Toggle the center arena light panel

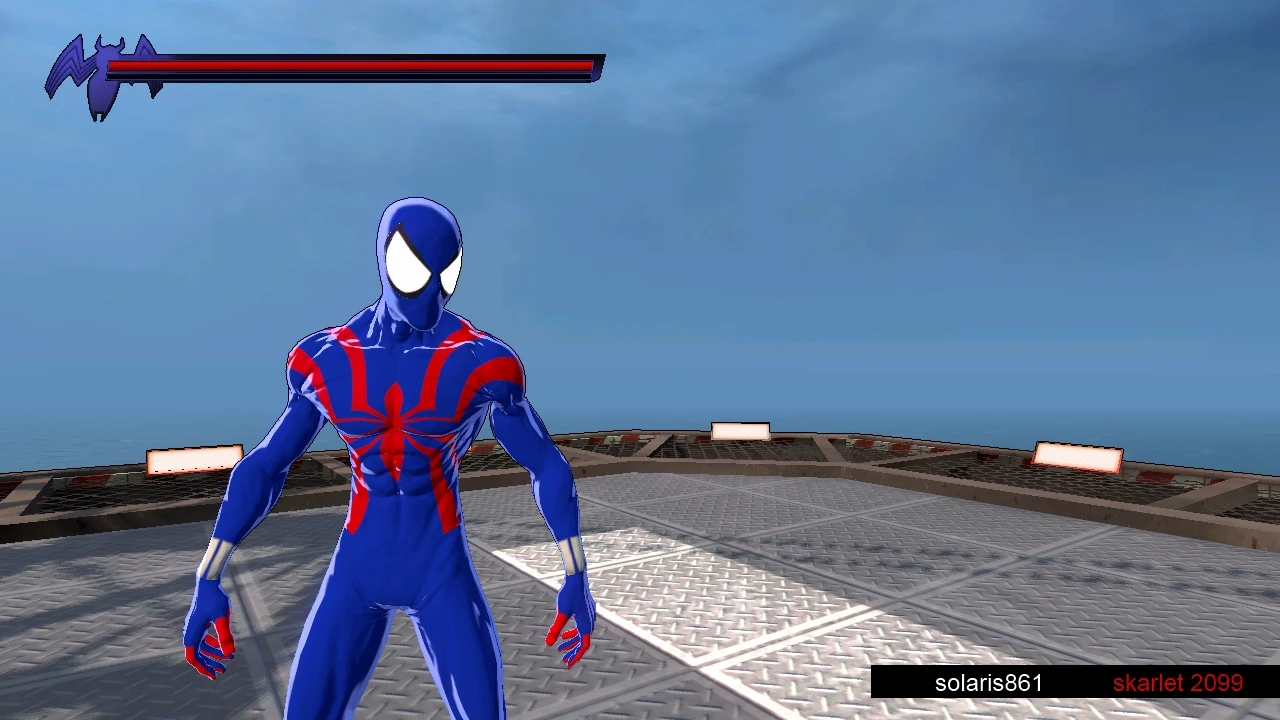coord(741,429)
